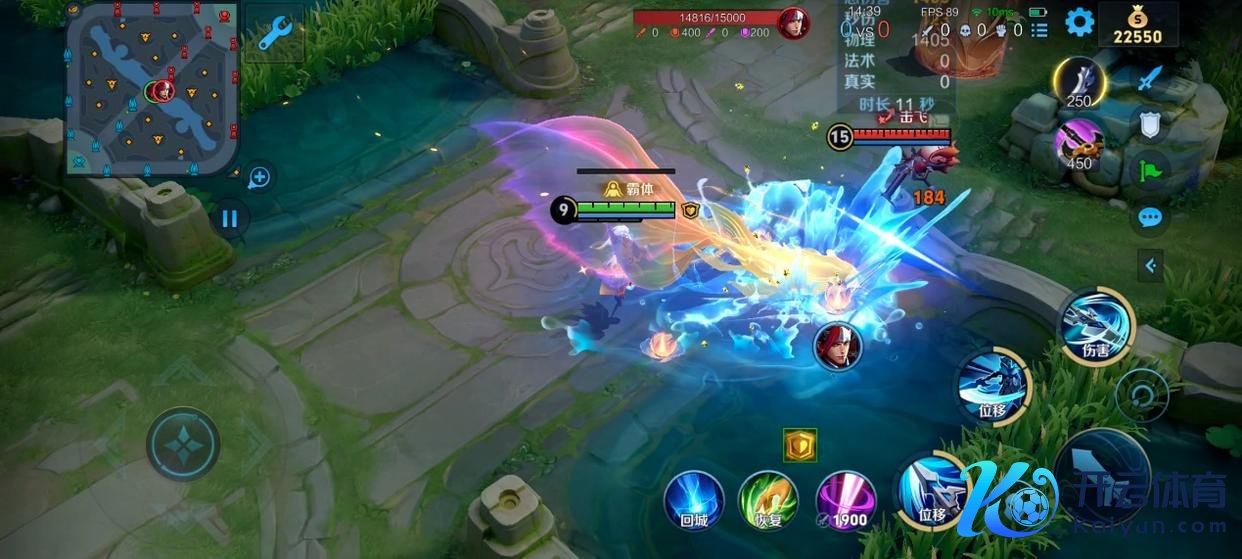The image size is (1242, 559).
Task: Open settings with the blue gear icon
Action: pyautogui.click(x=1079, y=22)
